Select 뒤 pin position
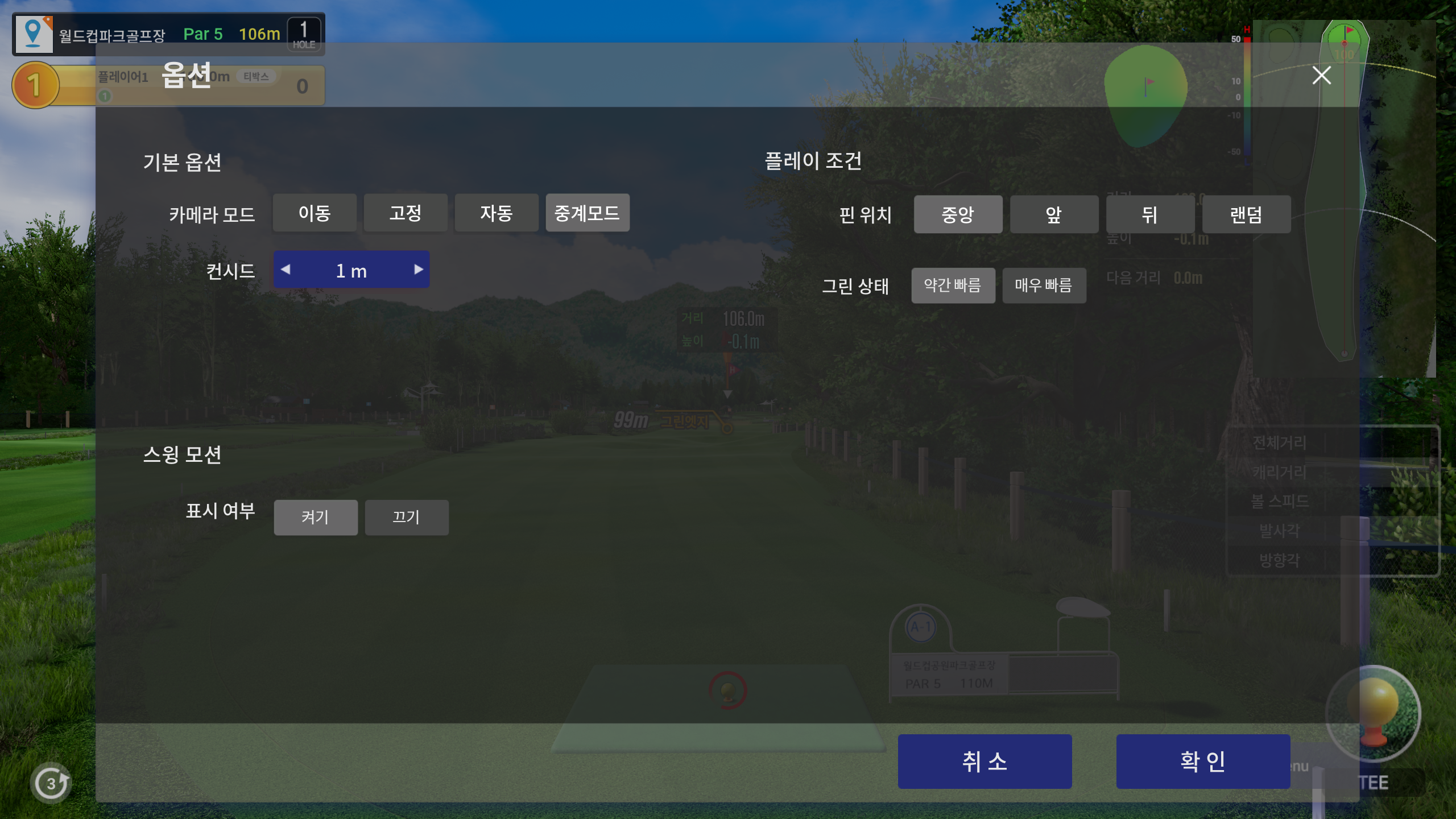This screenshot has height=819, width=1456. click(x=1149, y=214)
